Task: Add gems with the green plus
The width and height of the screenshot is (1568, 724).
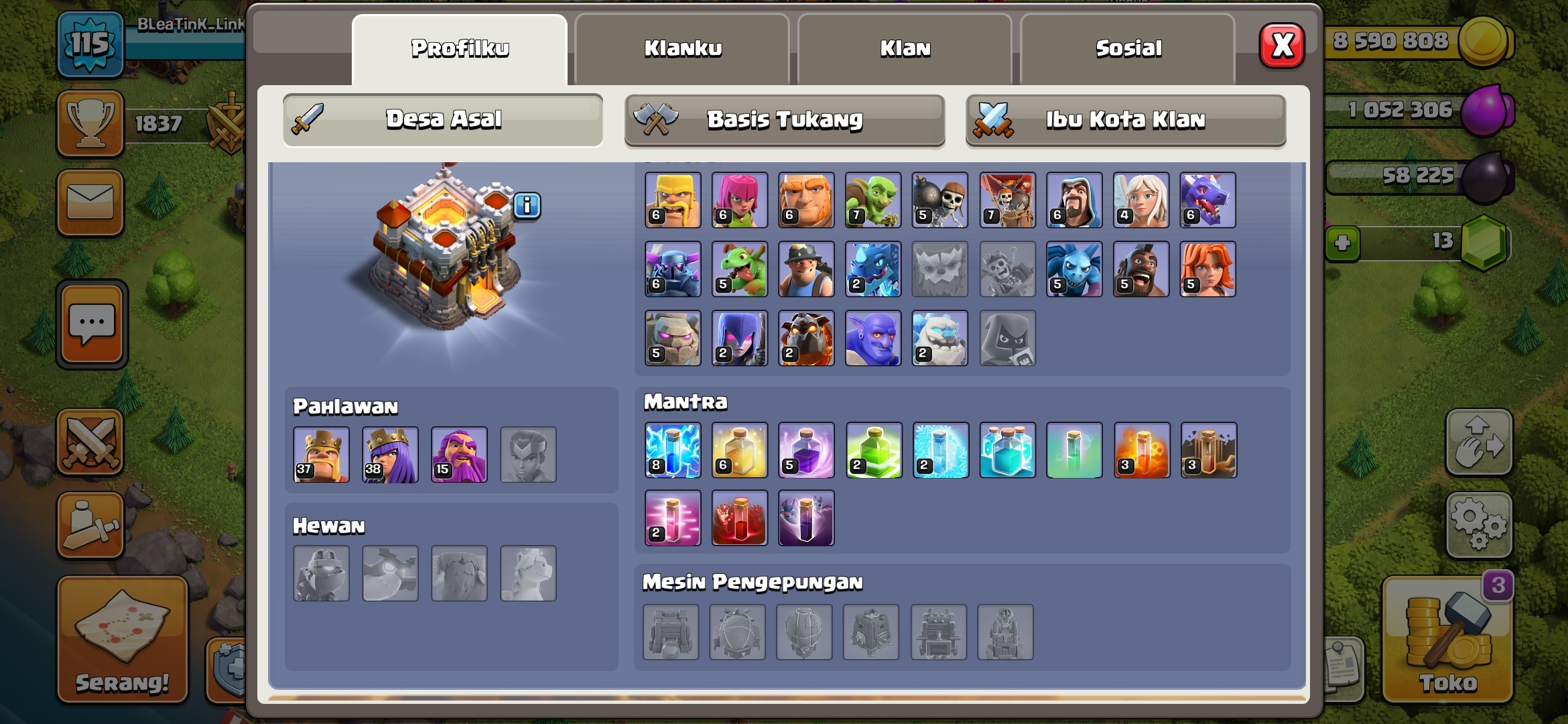Action: tap(1342, 243)
